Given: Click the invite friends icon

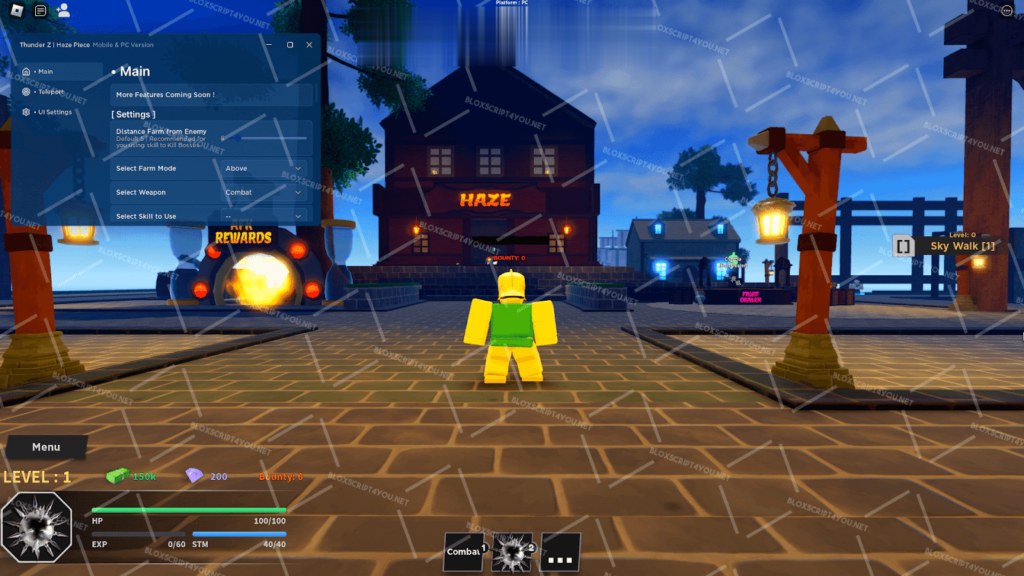Looking at the screenshot, I should coord(64,11).
